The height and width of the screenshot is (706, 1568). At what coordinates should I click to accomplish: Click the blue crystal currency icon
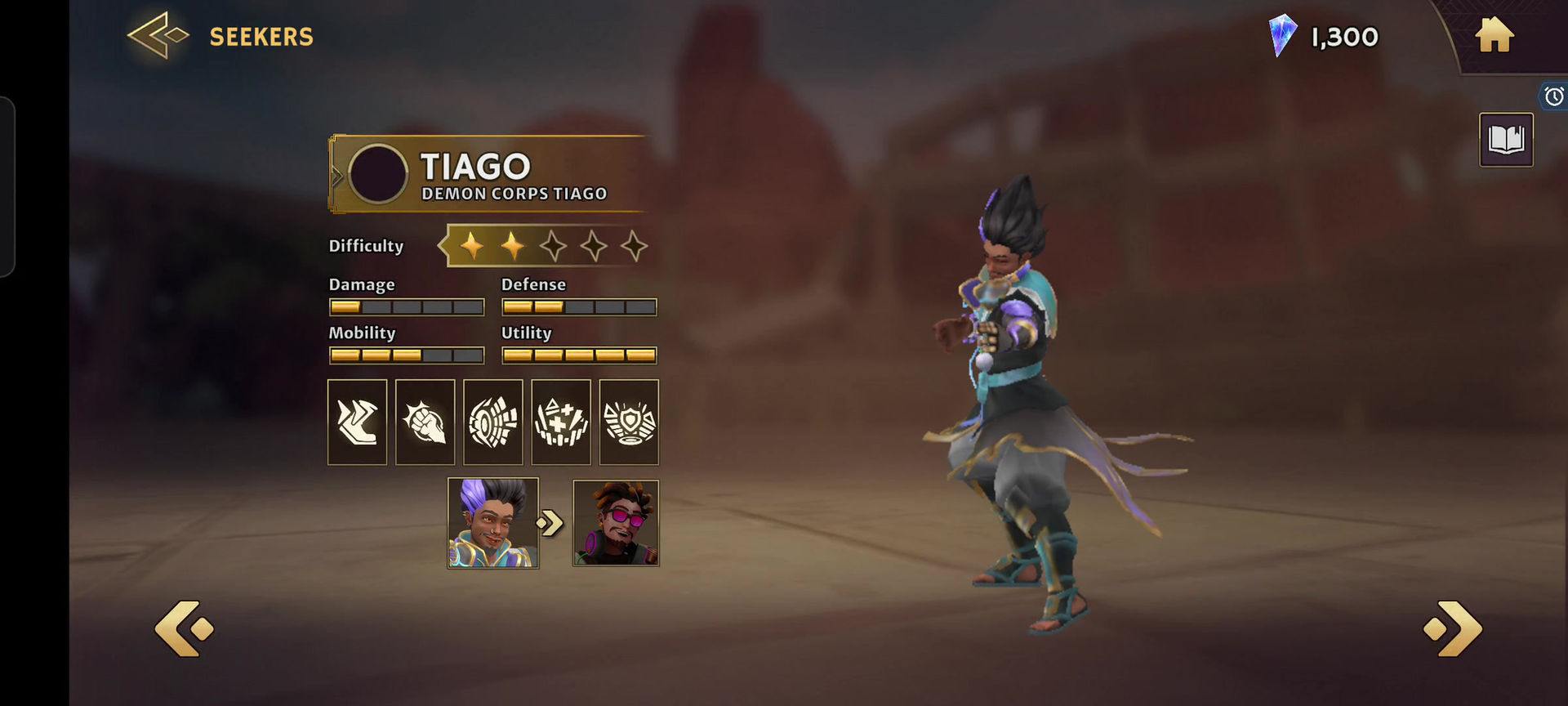(1282, 36)
